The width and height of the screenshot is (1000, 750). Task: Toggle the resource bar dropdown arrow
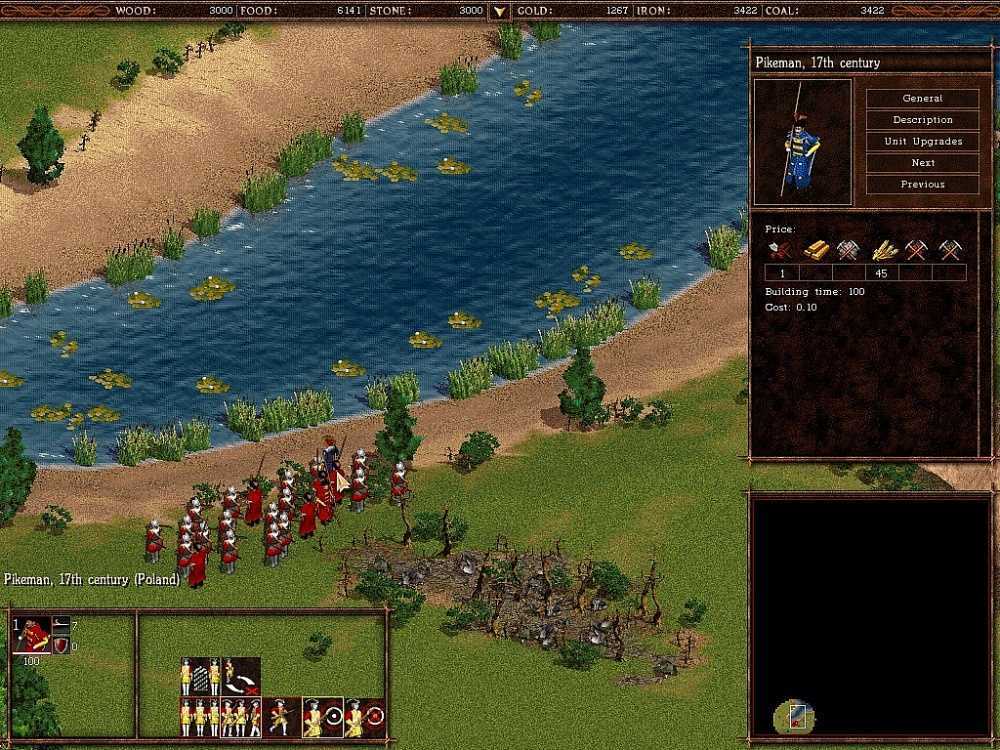point(500,12)
